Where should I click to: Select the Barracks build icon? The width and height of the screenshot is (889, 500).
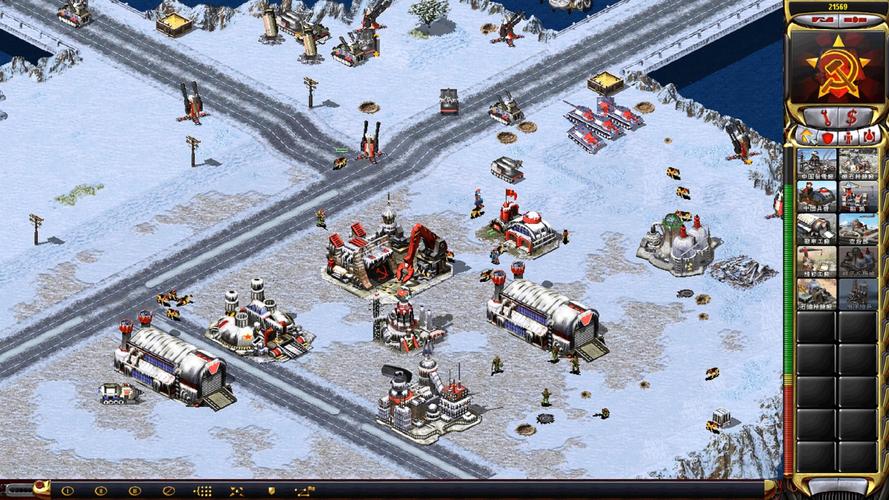tap(816, 195)
